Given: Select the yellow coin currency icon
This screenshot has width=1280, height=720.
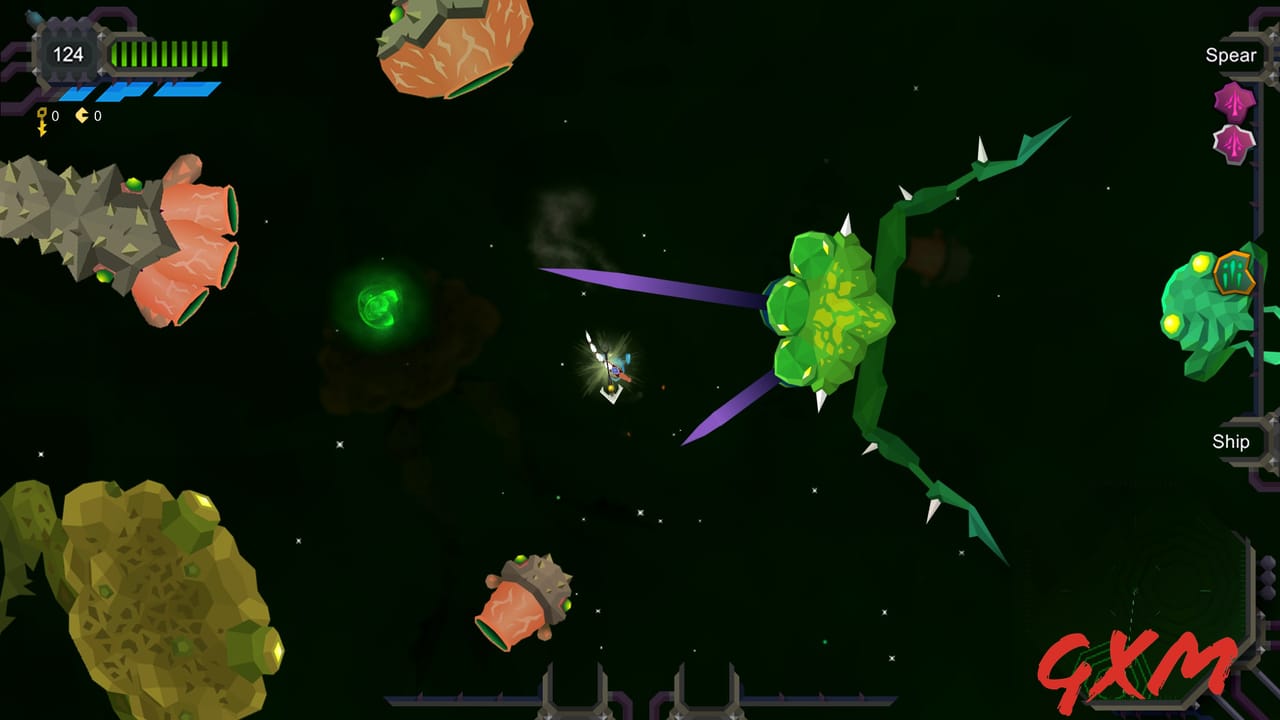Looking at the screenshot, I should pos(82,114).
